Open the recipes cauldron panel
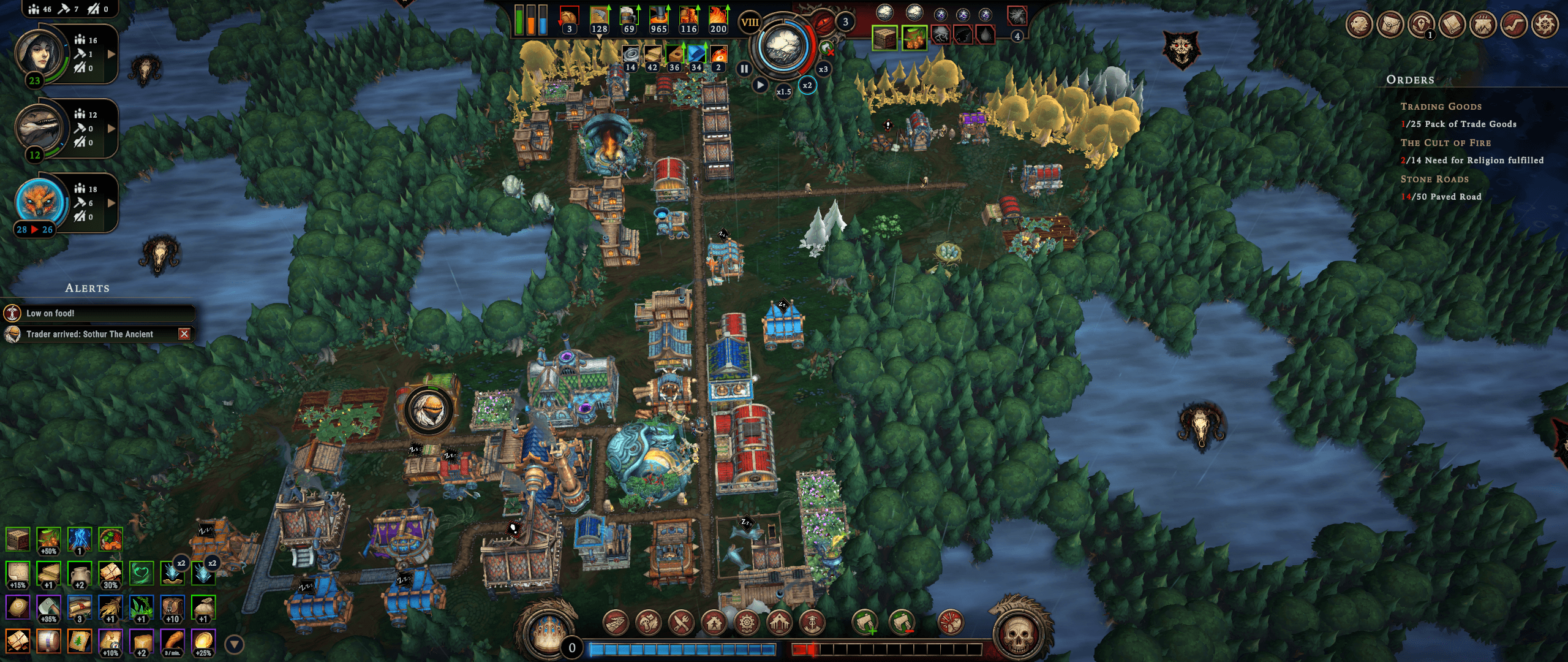The height and width of the screenshot is (662, 1568). pos(1483,25)
